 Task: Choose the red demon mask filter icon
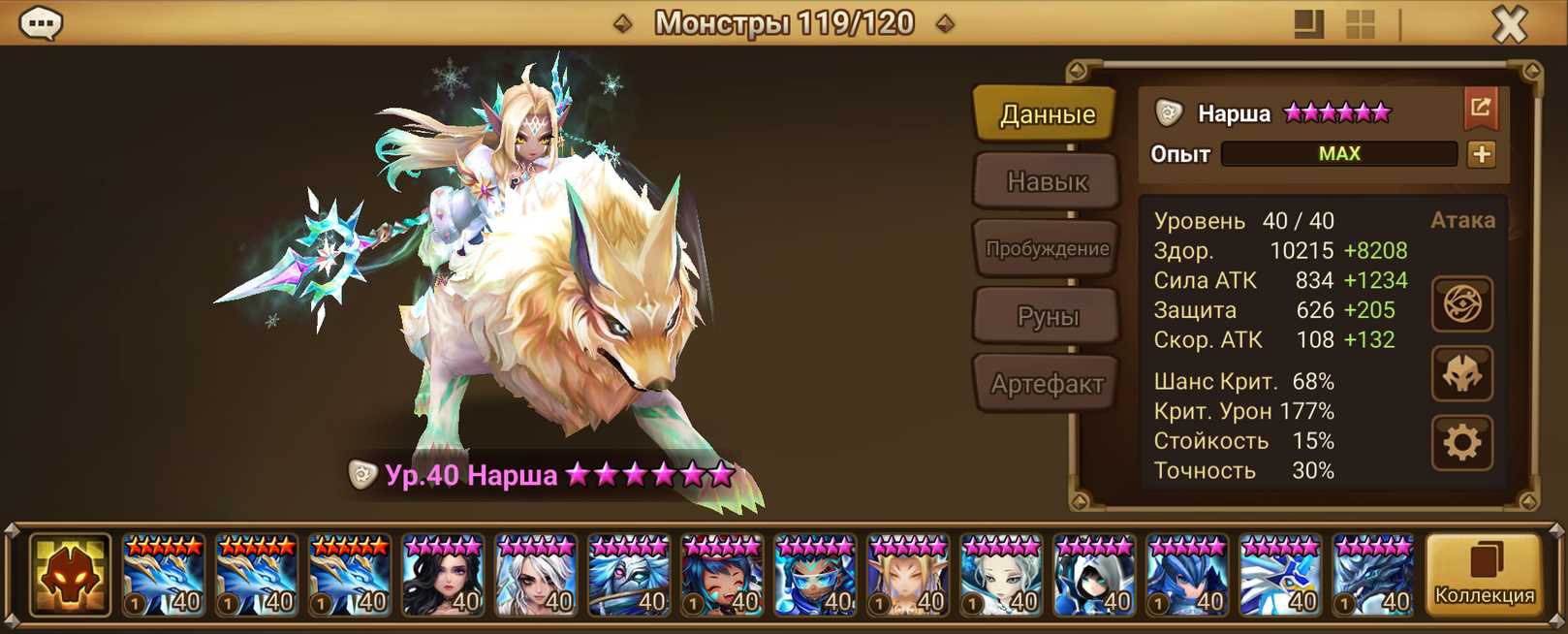click(x=69, y=575)
